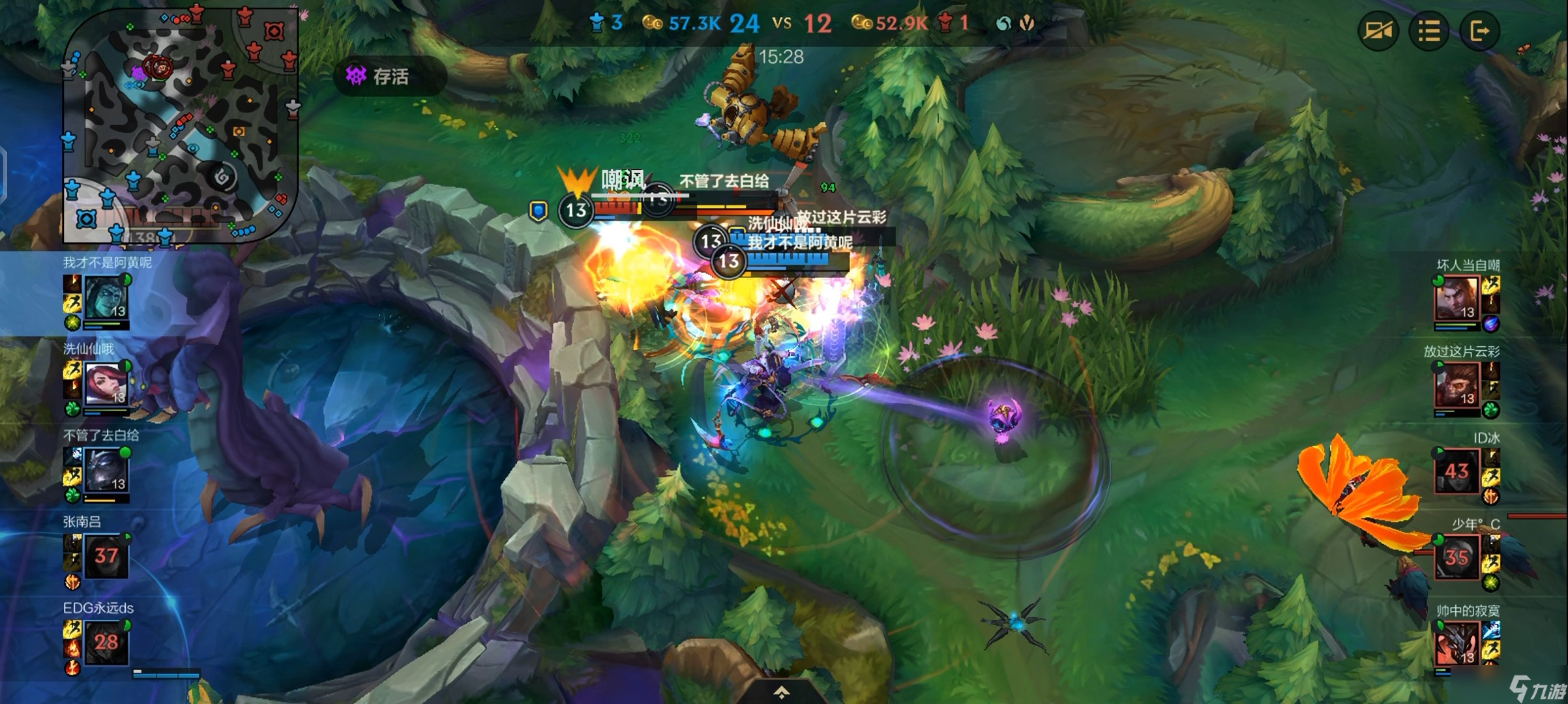Pick enemy 少年° C's respawning portrait

click(x=1457, y=557)
